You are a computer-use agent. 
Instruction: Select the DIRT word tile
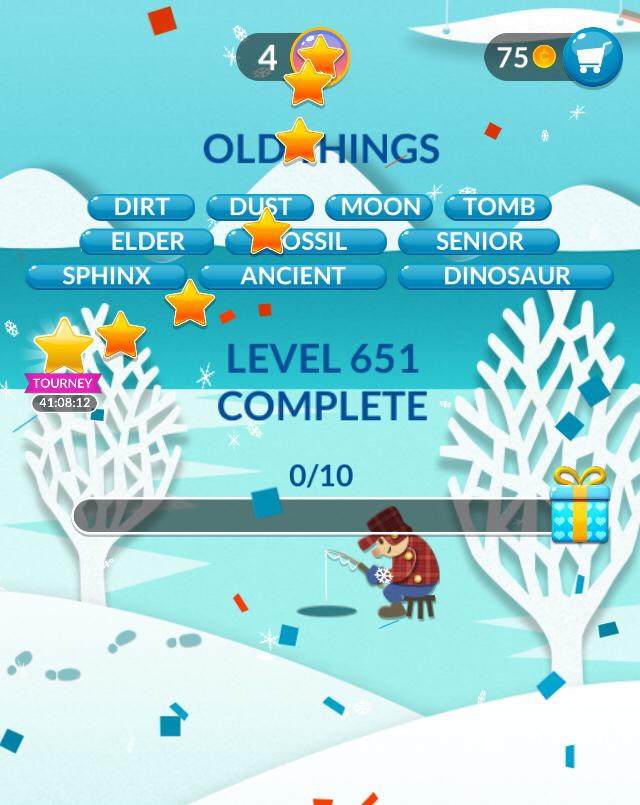(x=141, y=207)
